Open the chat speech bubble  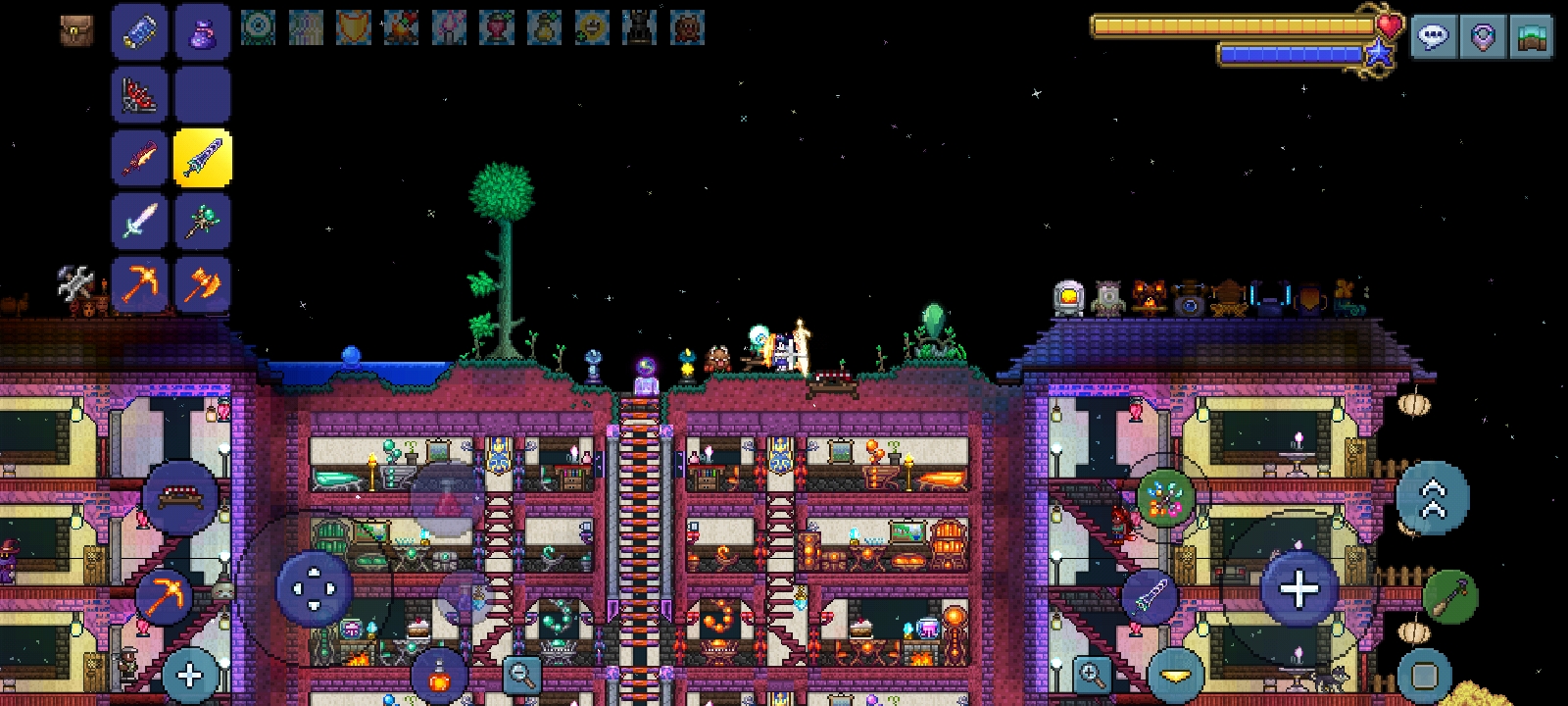(1433, 38)
